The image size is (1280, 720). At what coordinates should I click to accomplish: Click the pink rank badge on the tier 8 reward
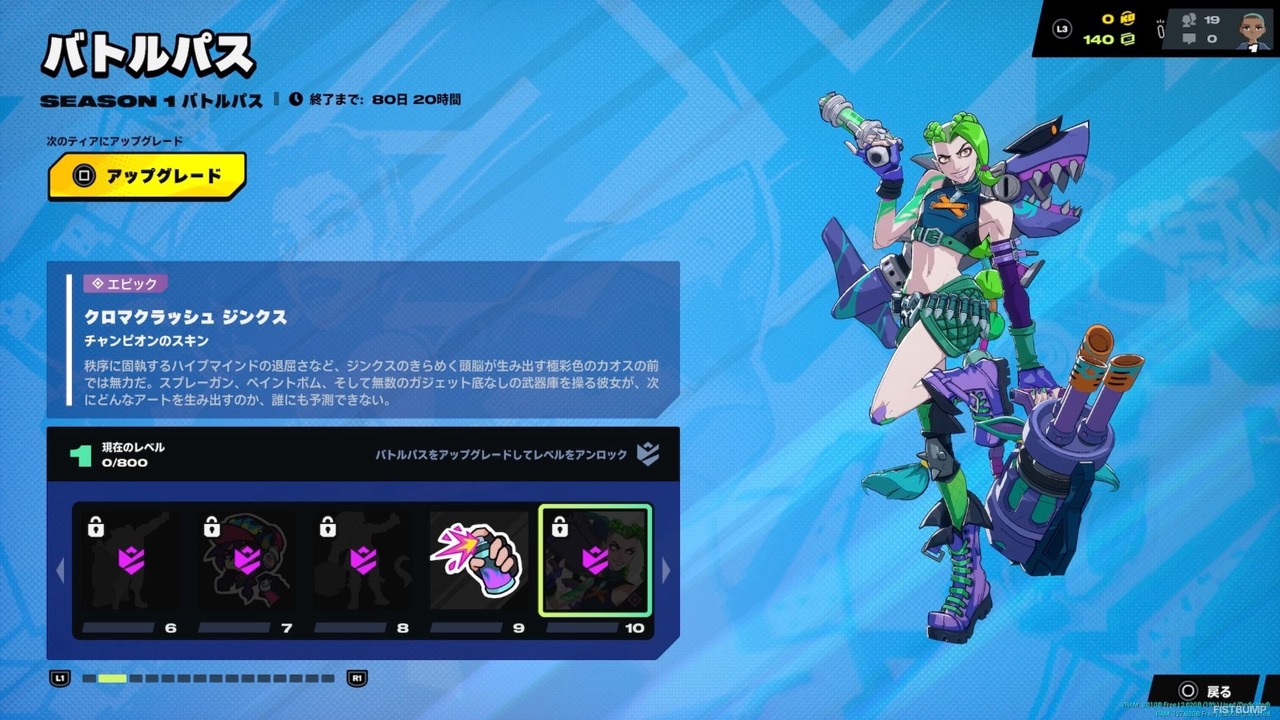click(362, 560)
